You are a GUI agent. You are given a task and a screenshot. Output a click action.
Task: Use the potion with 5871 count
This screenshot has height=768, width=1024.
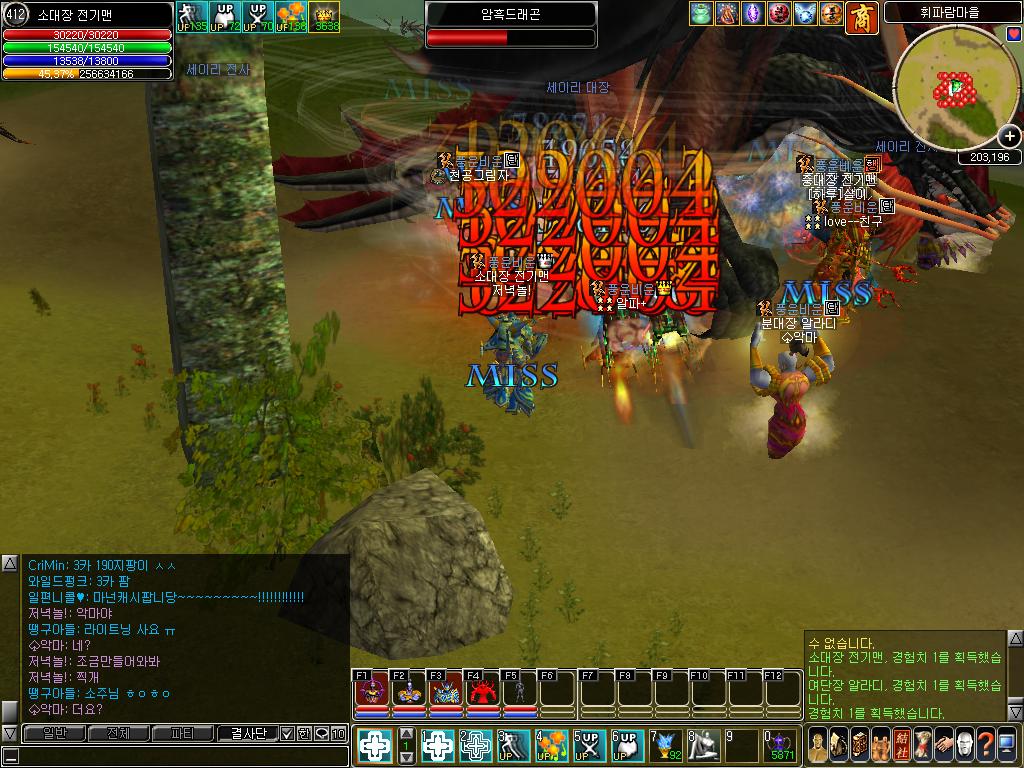(781, 745)
